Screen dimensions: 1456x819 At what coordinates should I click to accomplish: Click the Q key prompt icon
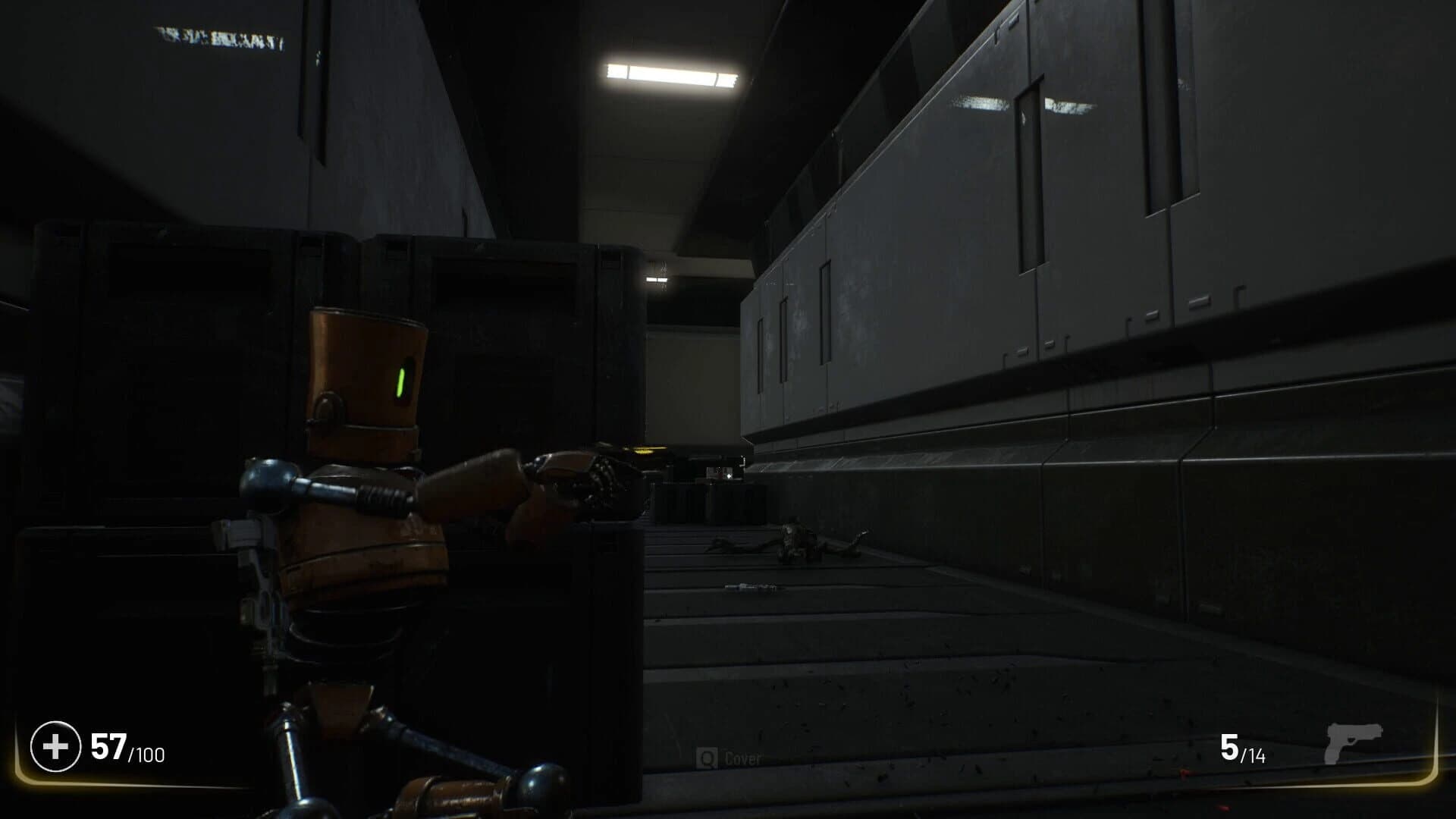(707, 758)
